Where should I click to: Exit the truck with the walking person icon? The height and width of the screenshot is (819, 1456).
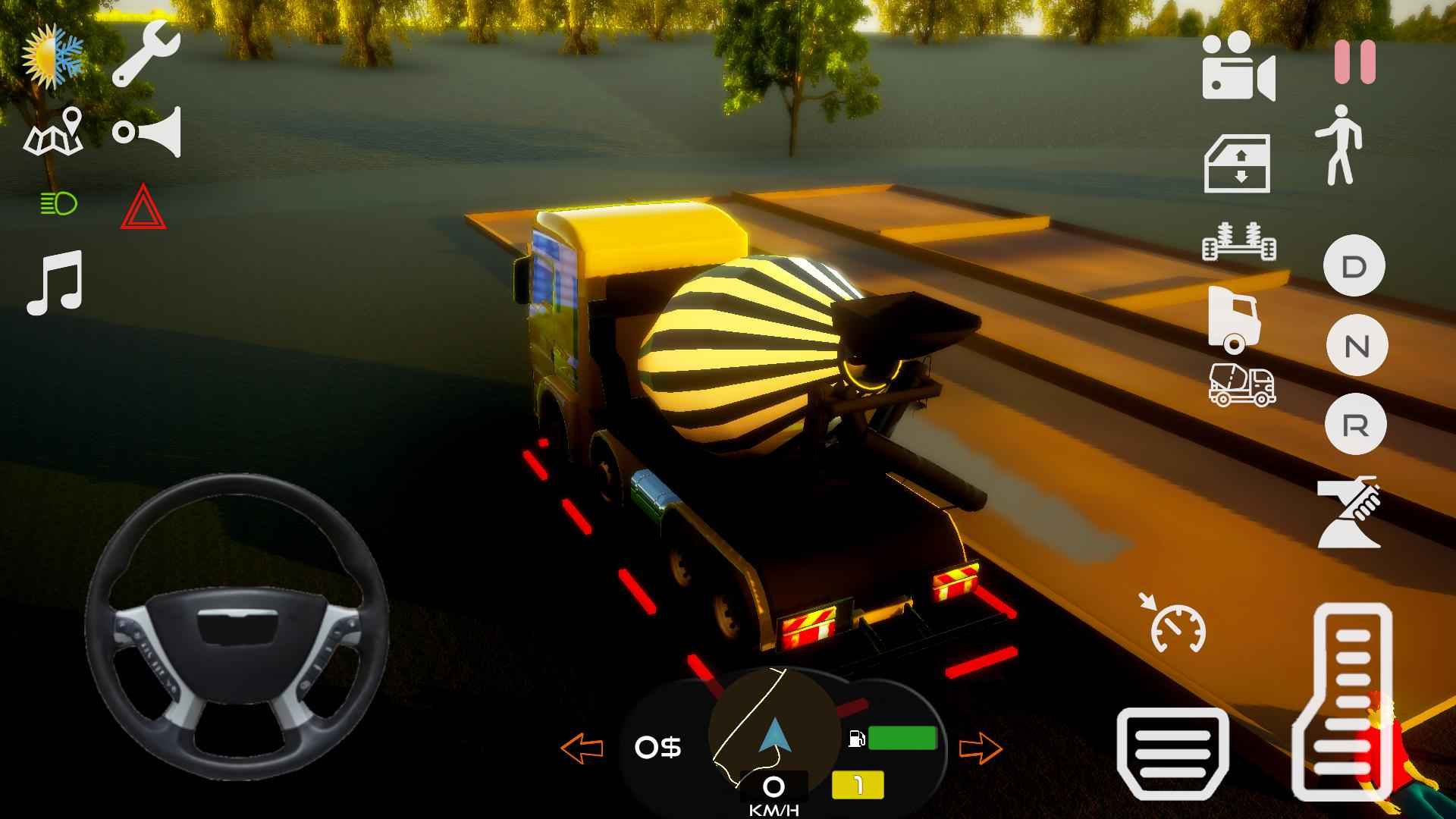tap(1339, 145)
